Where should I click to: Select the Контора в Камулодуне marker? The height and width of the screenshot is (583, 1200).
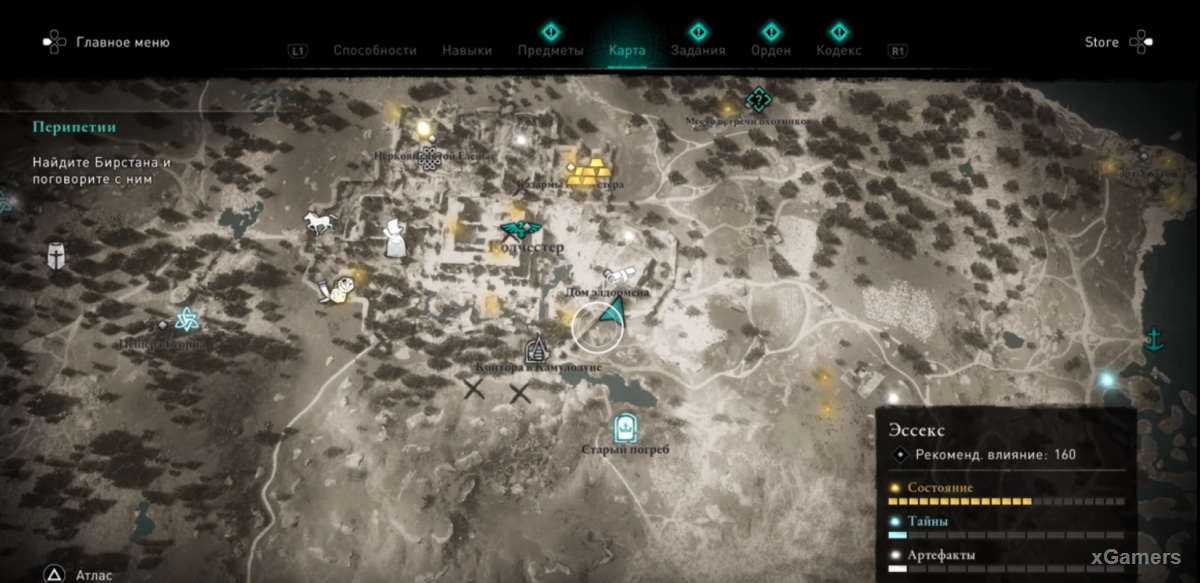coord(538,349)
